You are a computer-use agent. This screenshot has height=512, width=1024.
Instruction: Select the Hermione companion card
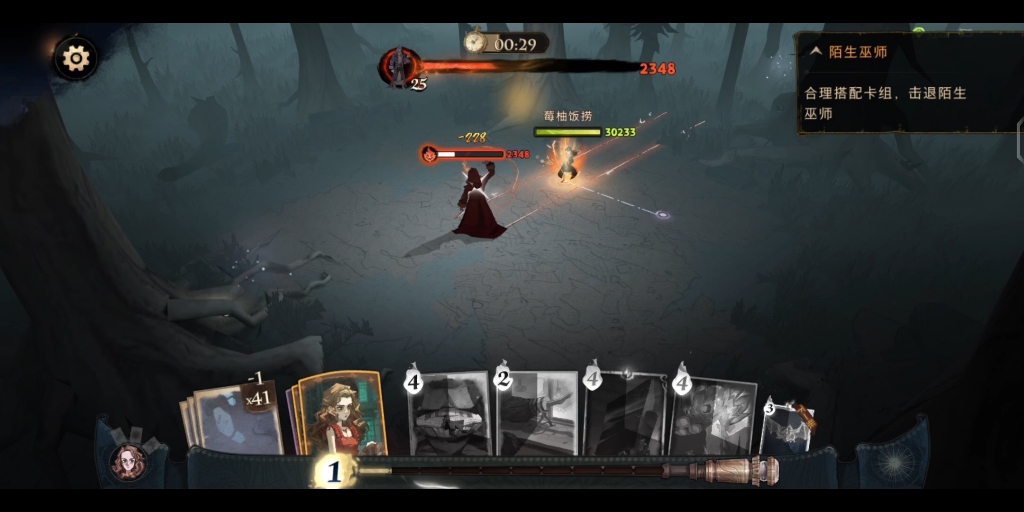click(340, 414)
